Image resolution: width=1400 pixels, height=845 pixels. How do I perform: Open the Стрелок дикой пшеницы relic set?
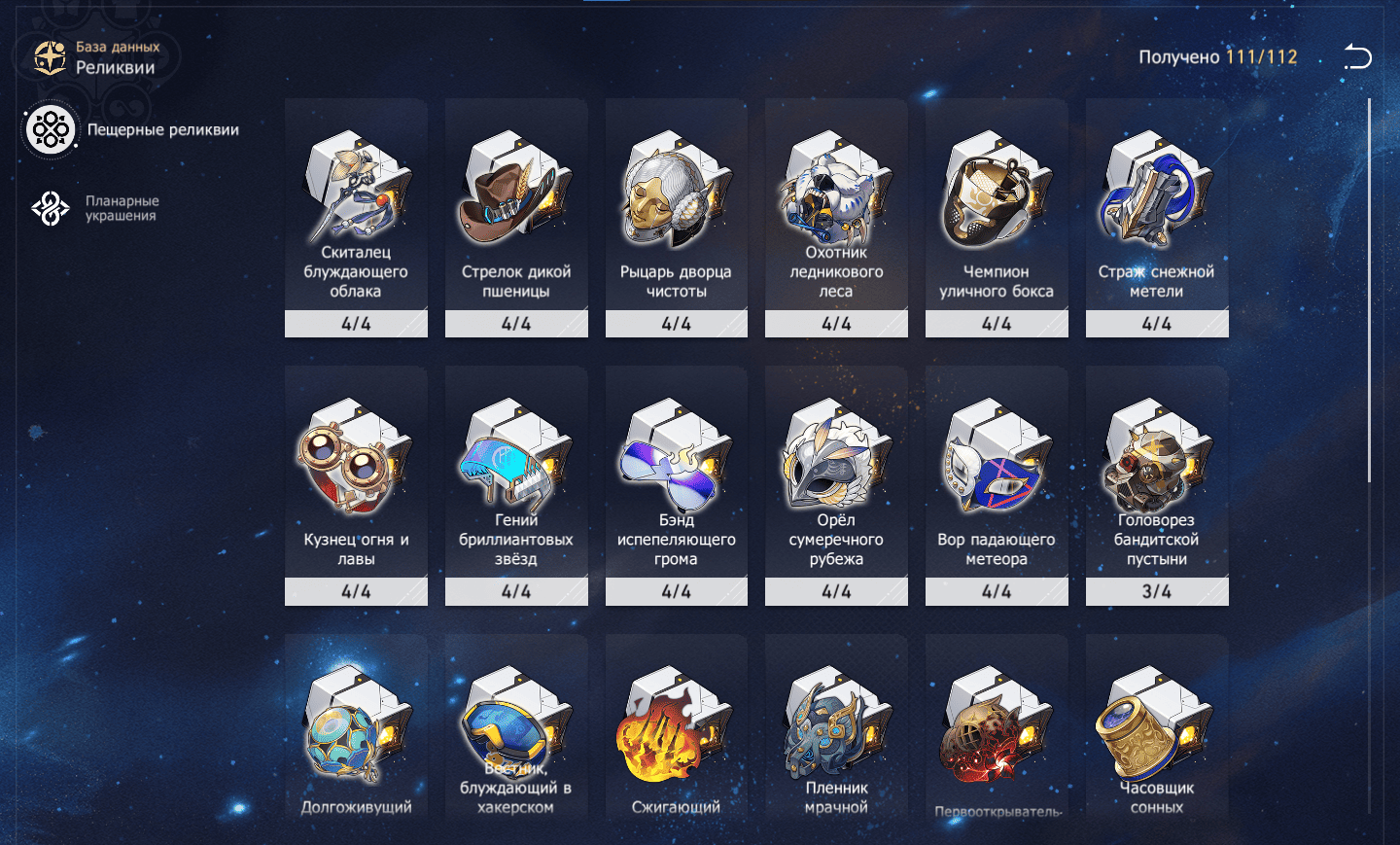tap(516, 218)
